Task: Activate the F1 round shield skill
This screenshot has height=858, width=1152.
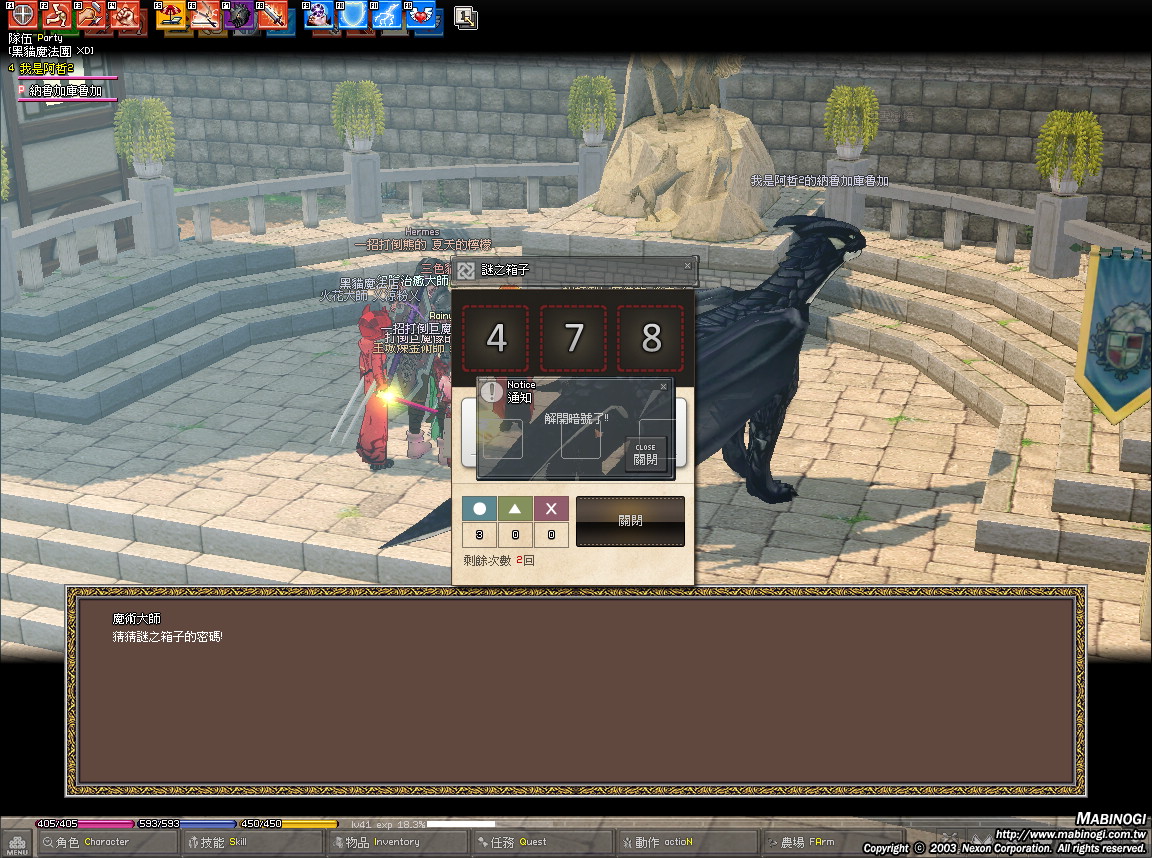Action: (x=22, y=16)
